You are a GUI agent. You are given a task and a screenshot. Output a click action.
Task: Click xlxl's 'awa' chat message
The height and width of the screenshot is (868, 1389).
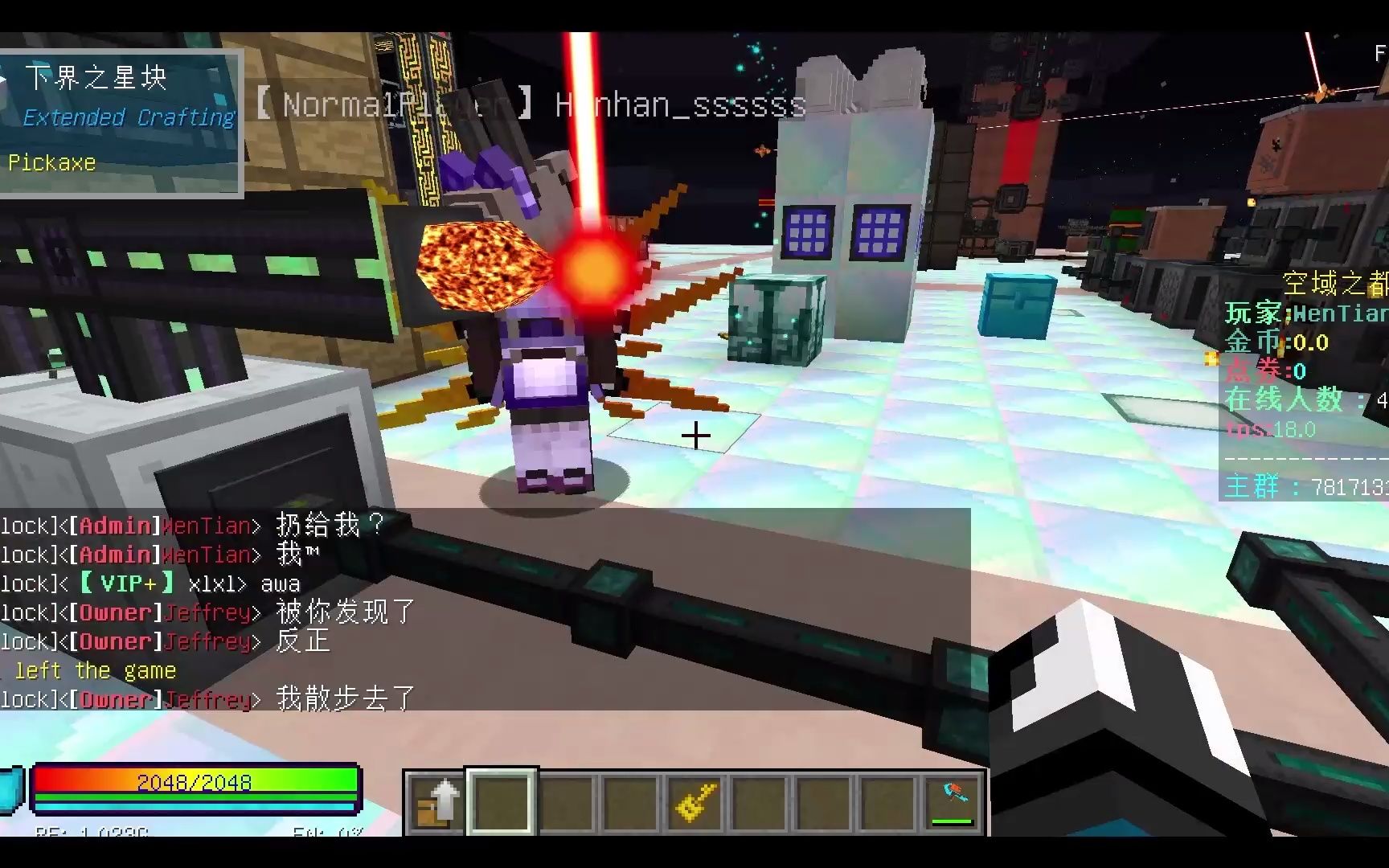point(279,583)
